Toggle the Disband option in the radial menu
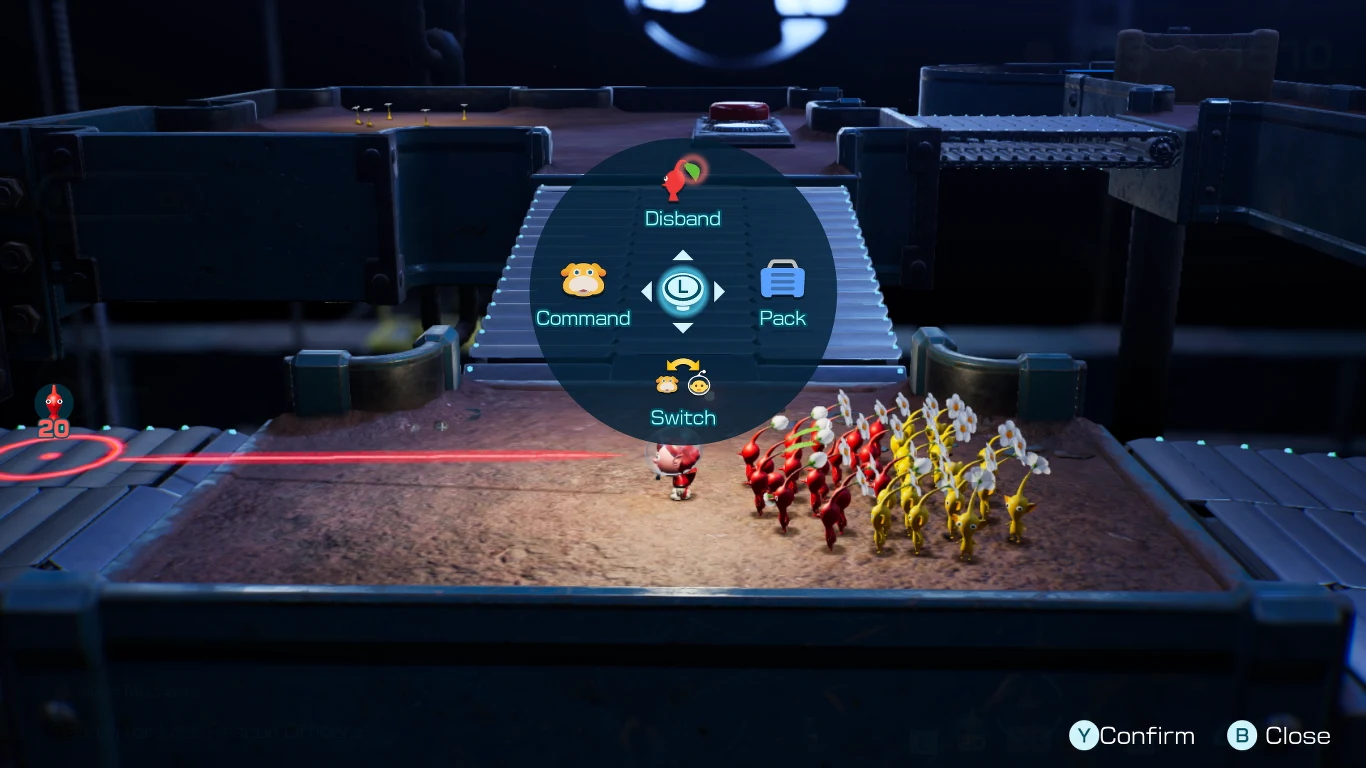Screen dimensions: 1366x768 pos(683,195)
